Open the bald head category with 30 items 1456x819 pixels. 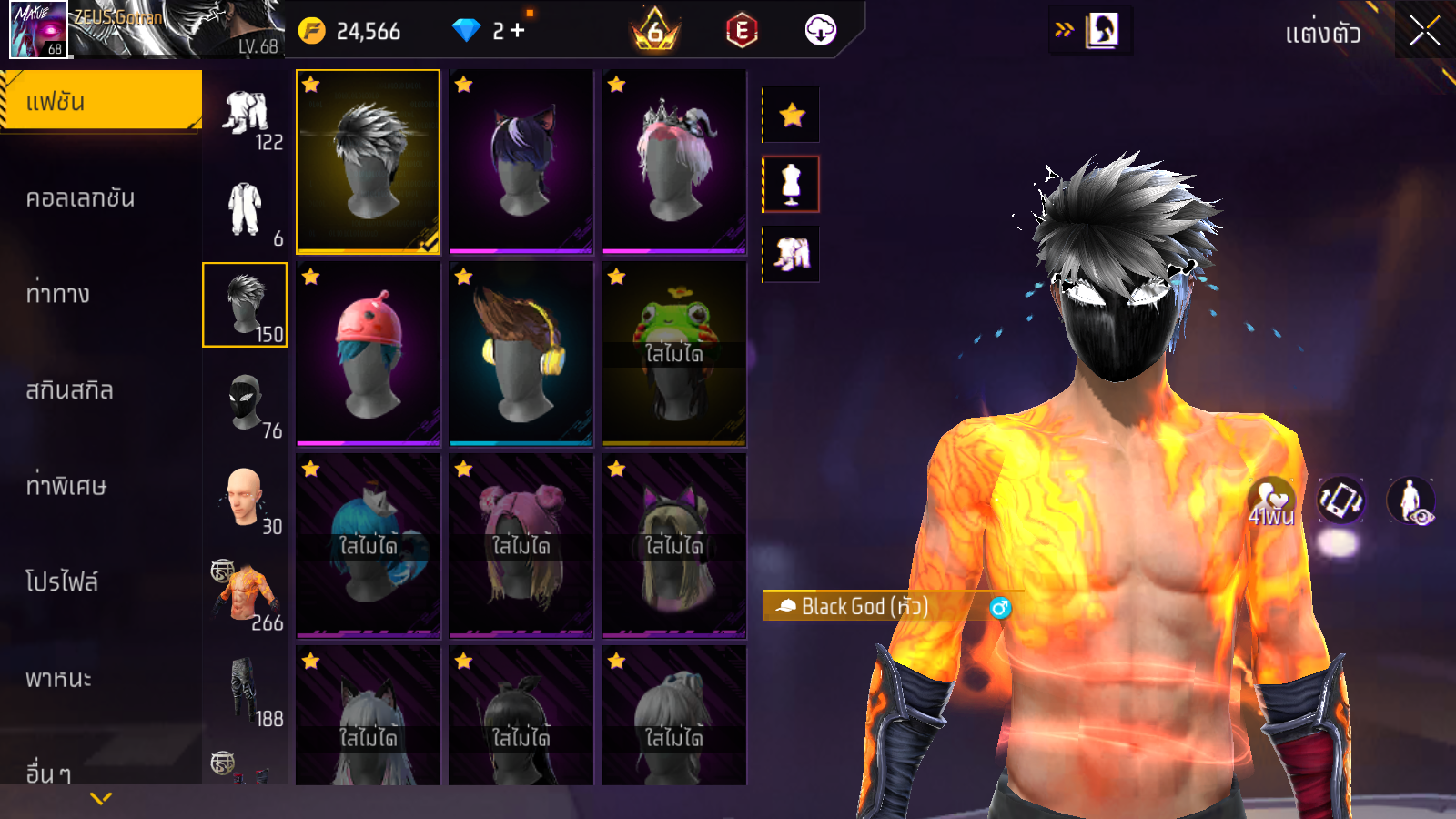246,499
